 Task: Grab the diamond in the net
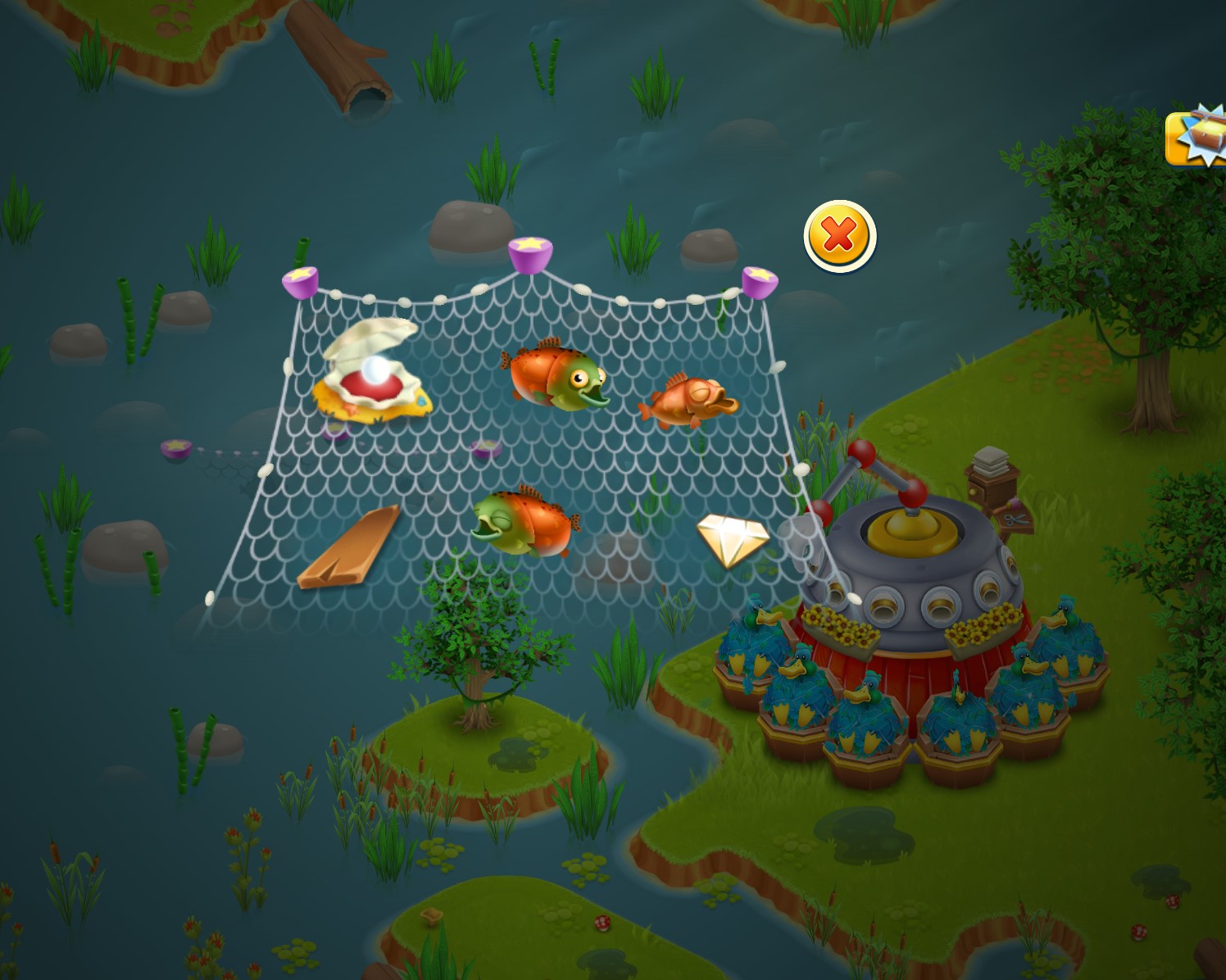pyautogui.click(x=732, y=538)
